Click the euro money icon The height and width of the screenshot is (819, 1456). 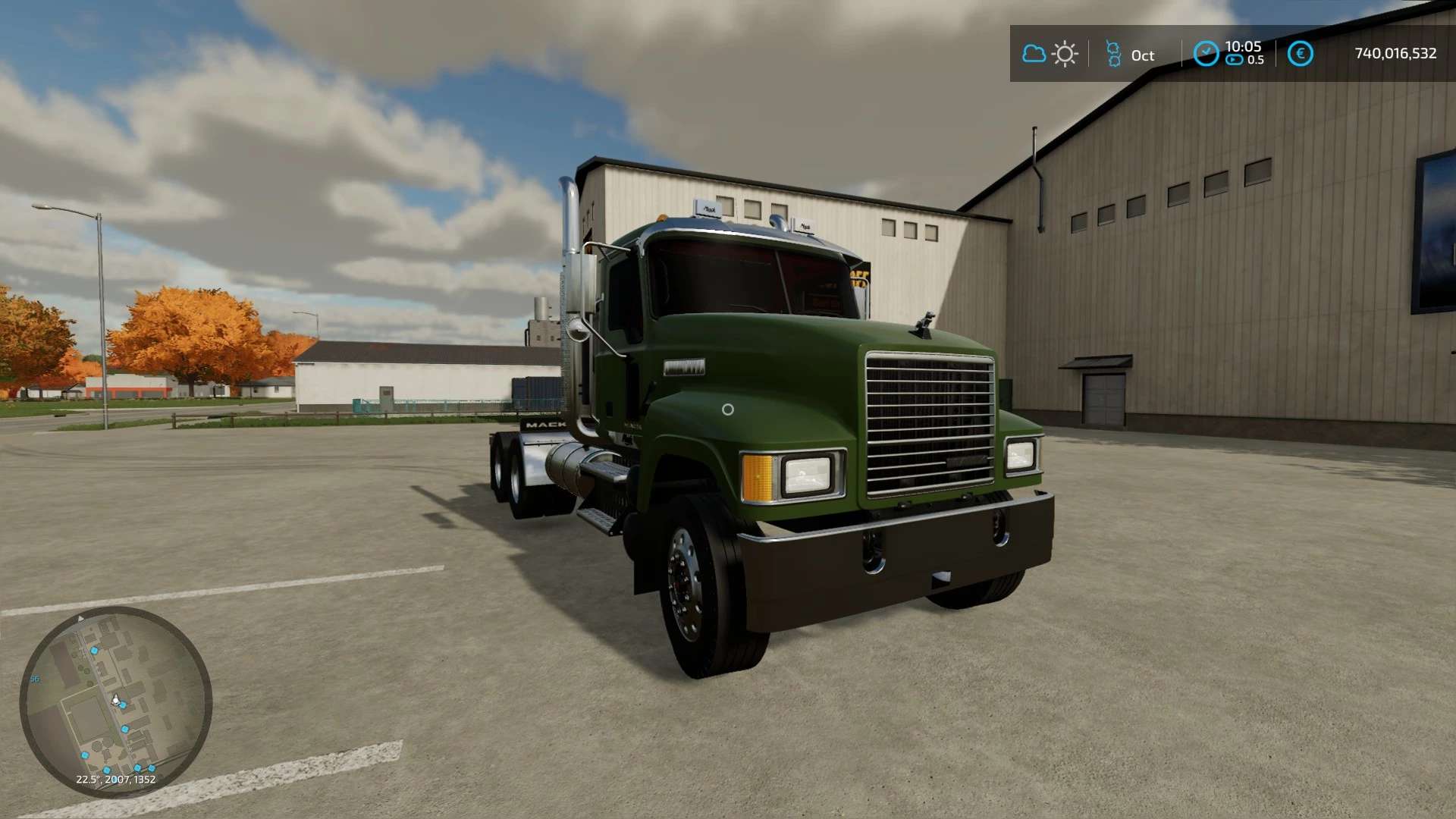[x=1300, y=54]
